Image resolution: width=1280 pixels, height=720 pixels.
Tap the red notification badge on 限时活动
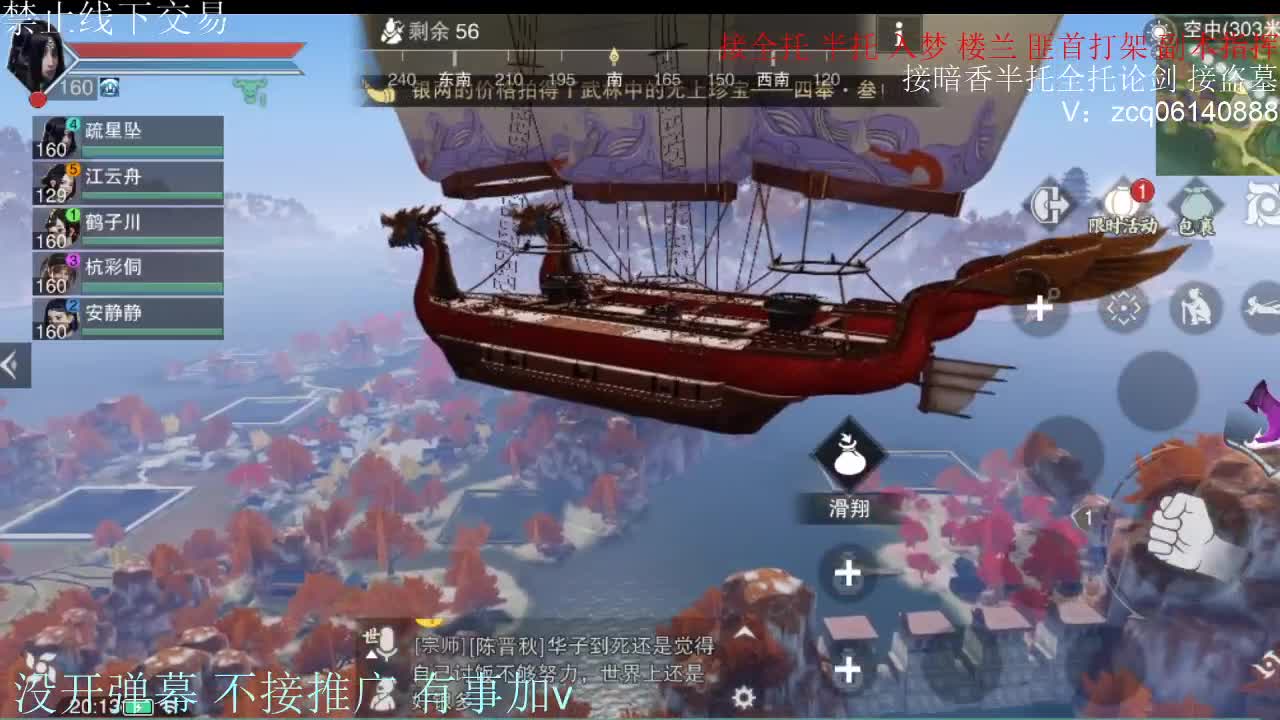tap(1140, 189)
